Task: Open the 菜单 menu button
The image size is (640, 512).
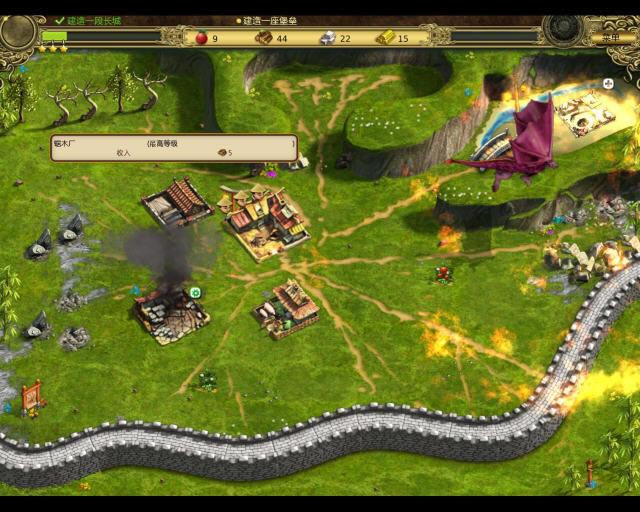Action: click(x=604, y=38)
